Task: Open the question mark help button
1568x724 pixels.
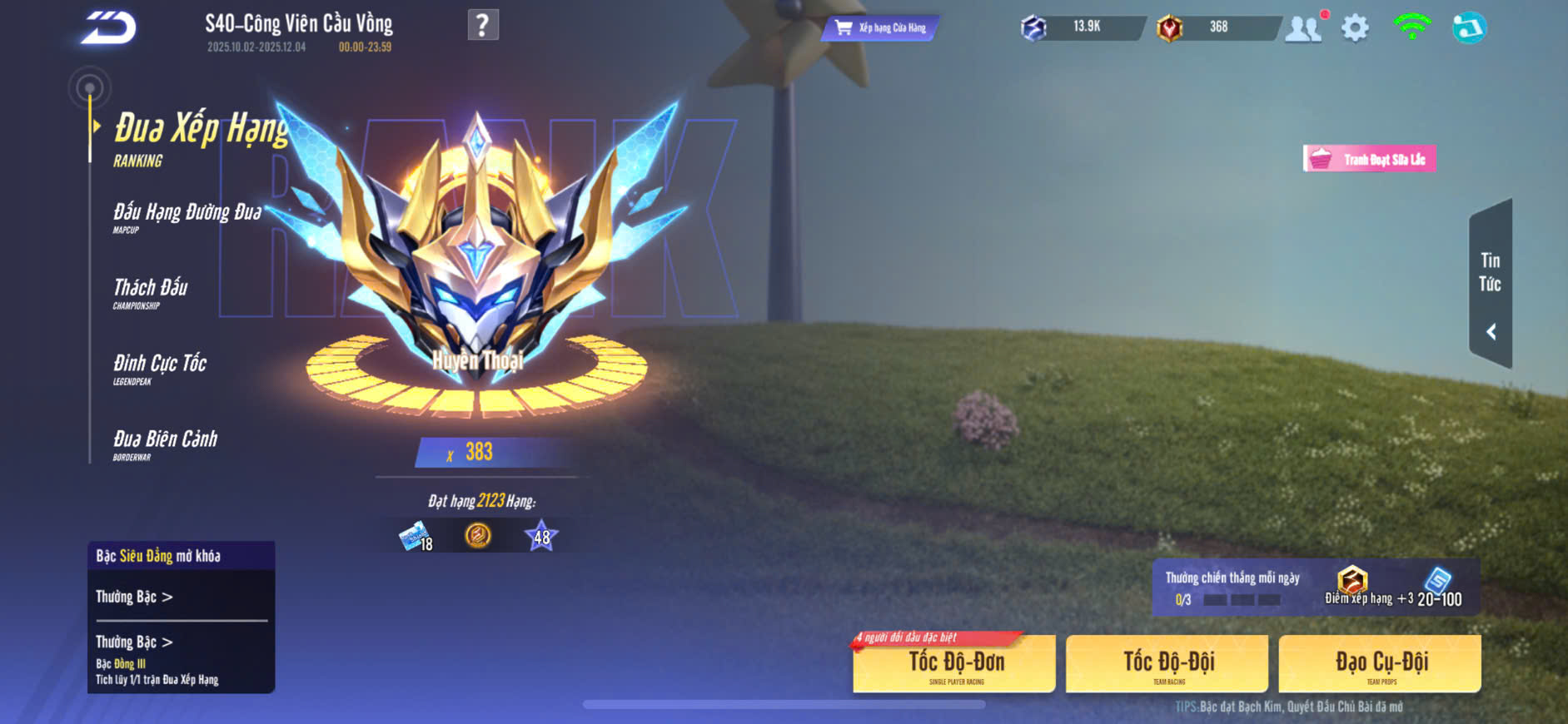Action: (483, 25)
